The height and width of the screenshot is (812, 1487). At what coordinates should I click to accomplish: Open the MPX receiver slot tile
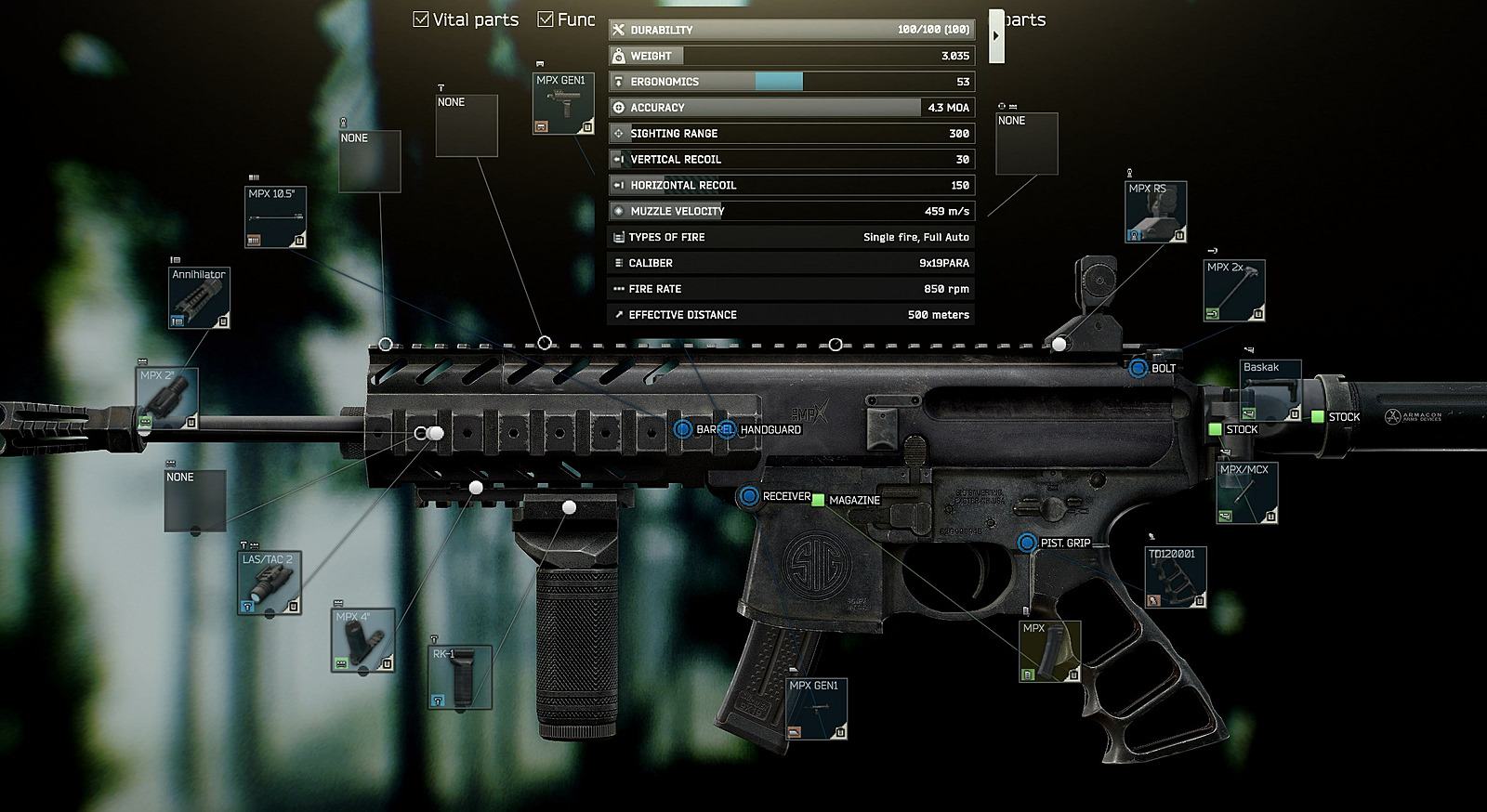(1050, 650)
